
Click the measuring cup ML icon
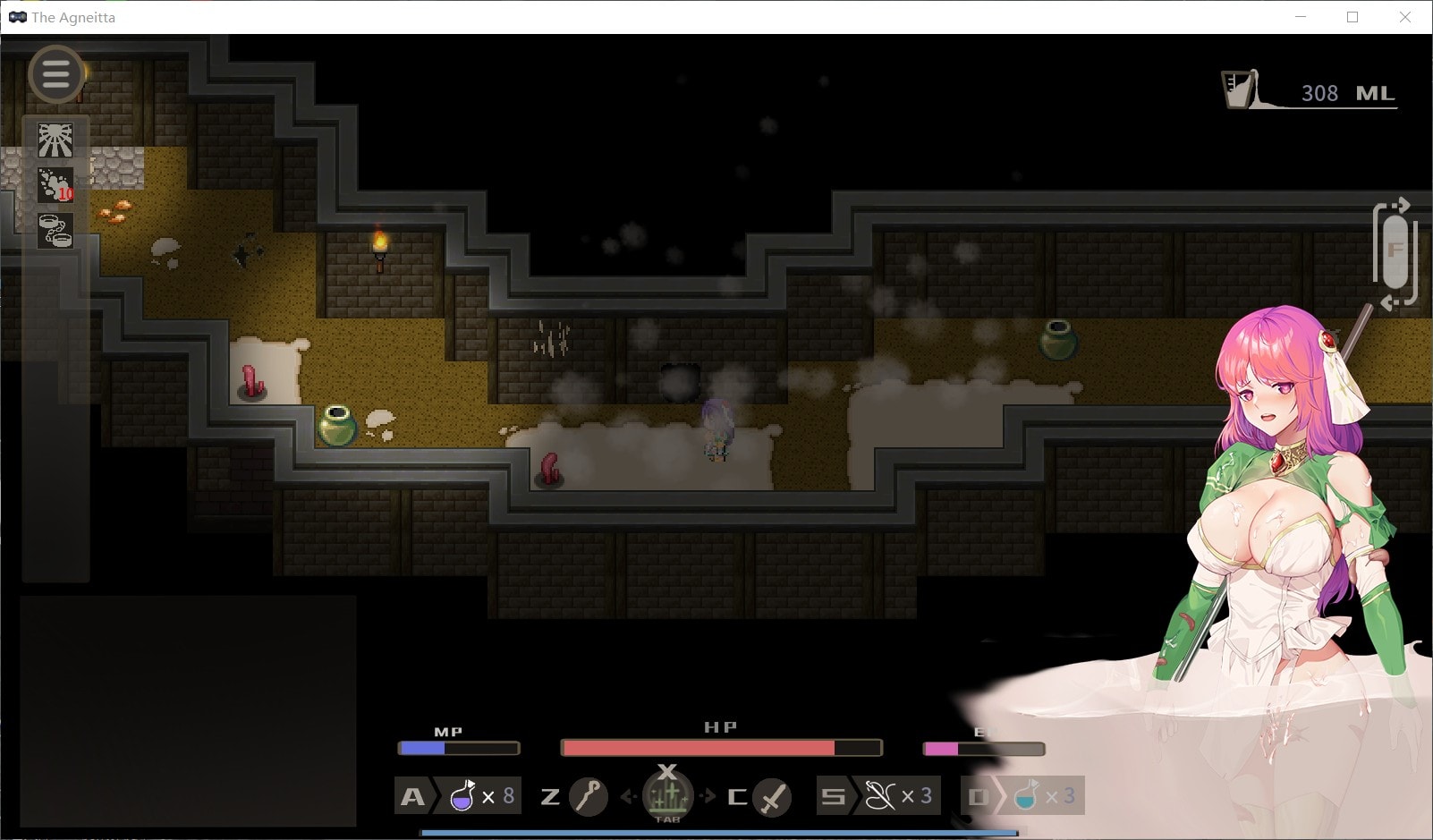coord(1240,89)
